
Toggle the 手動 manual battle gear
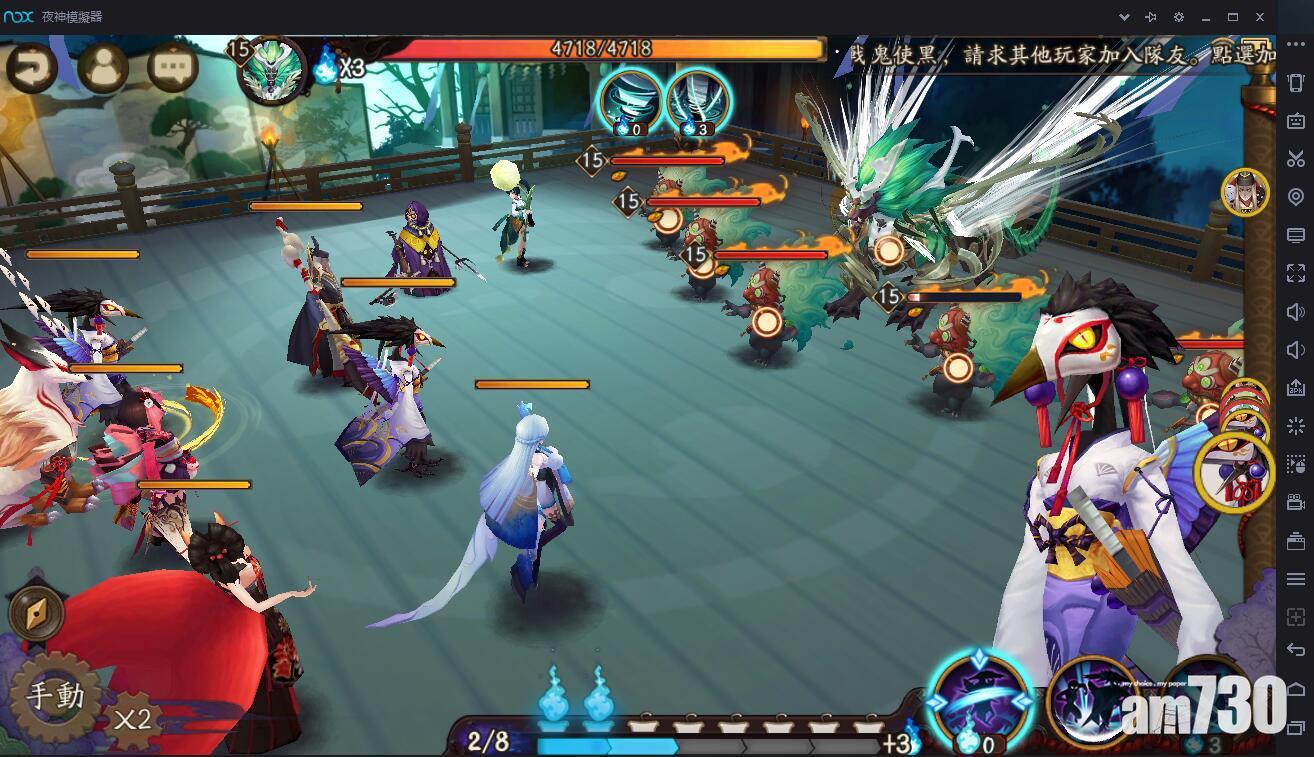[x=55, y=696]
